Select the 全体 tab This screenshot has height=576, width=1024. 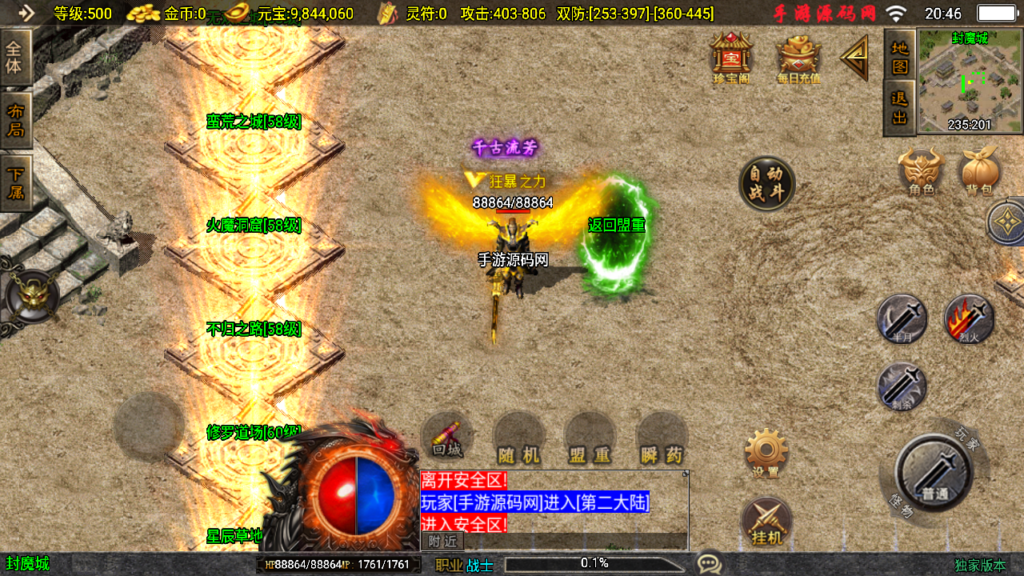(x=15, y=58)
